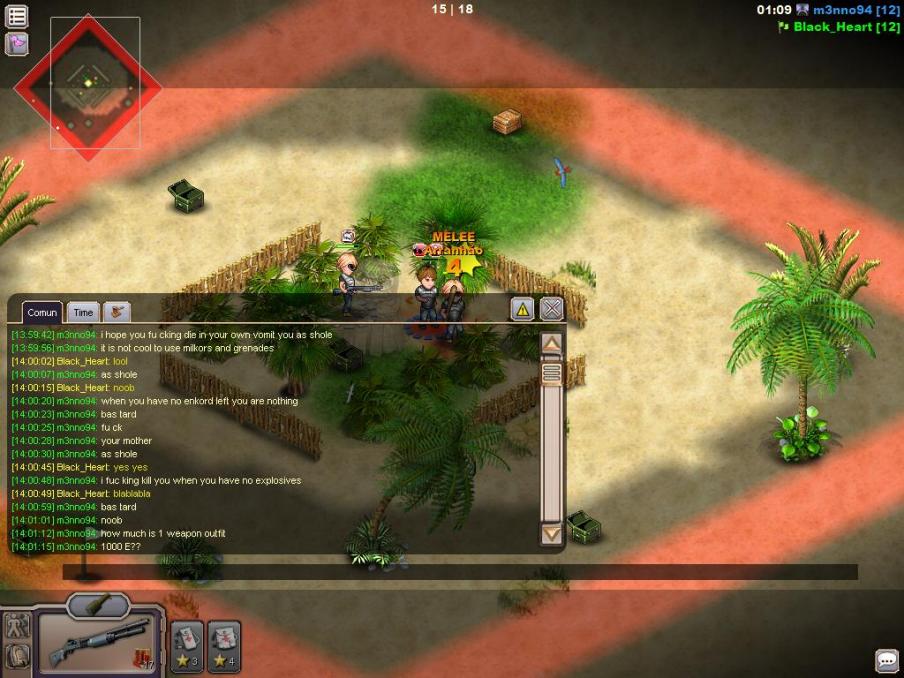Open the list menu button
Viewport: 904px width, 678px height.
tap(17, 16)
